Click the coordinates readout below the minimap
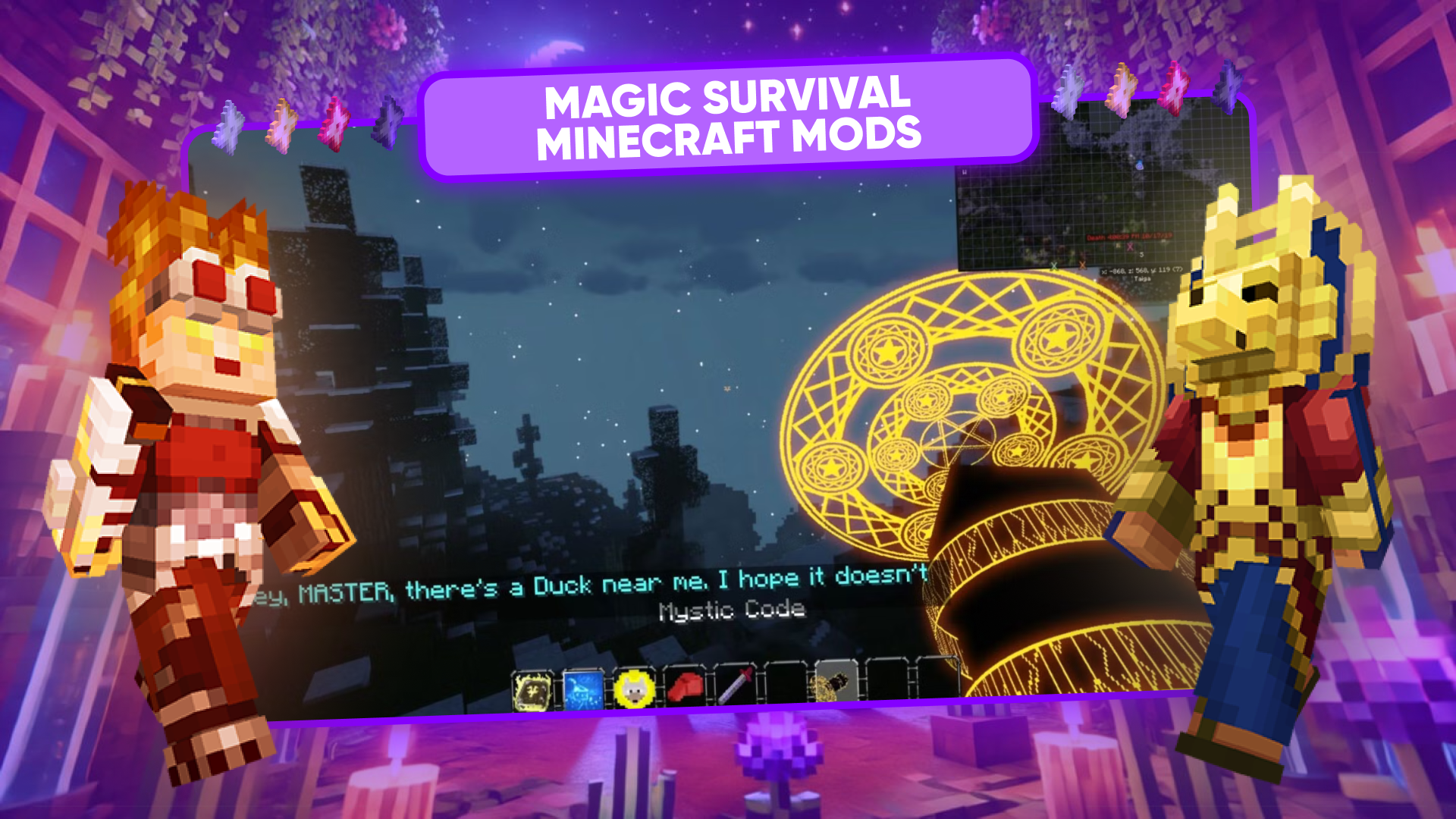 tap(1141, 270)
